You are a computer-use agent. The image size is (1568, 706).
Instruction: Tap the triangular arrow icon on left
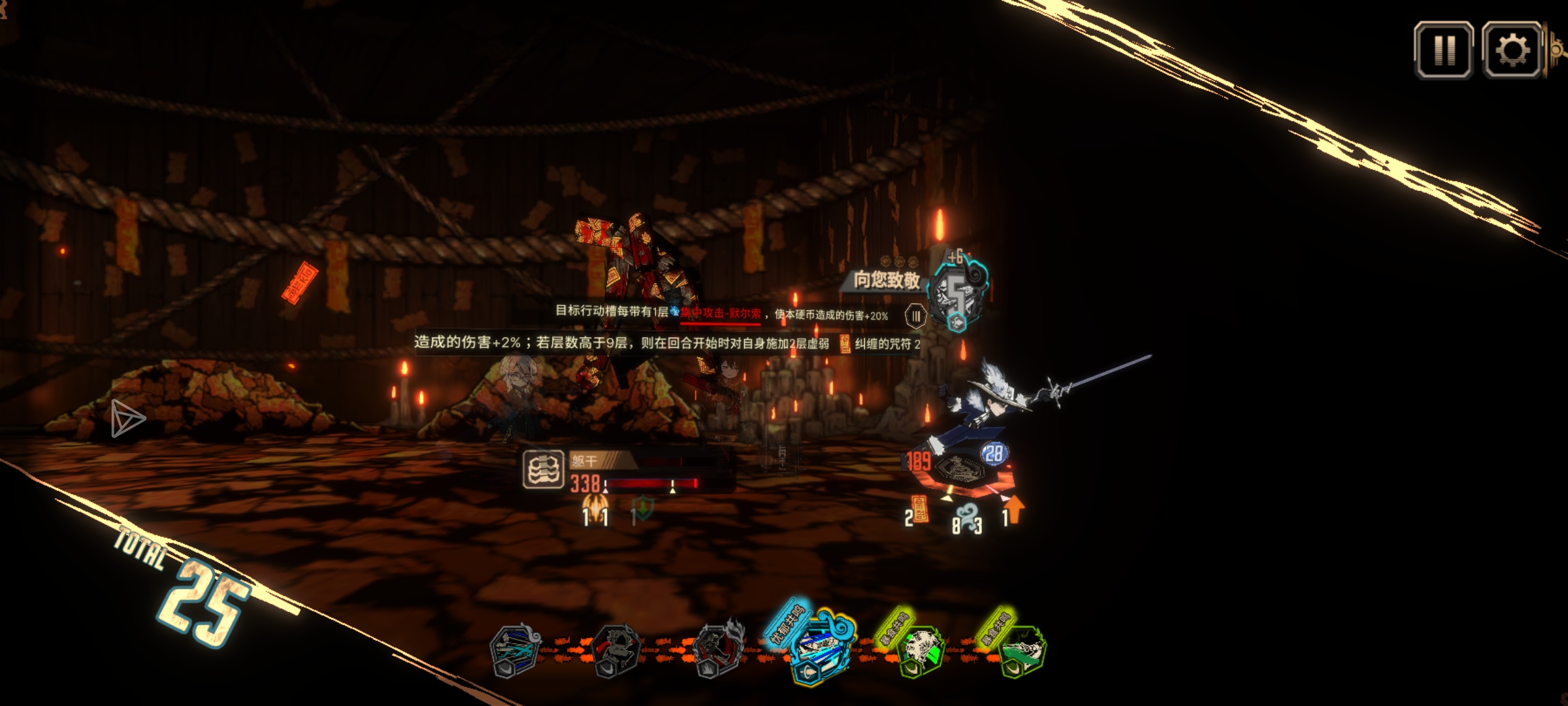127,418
